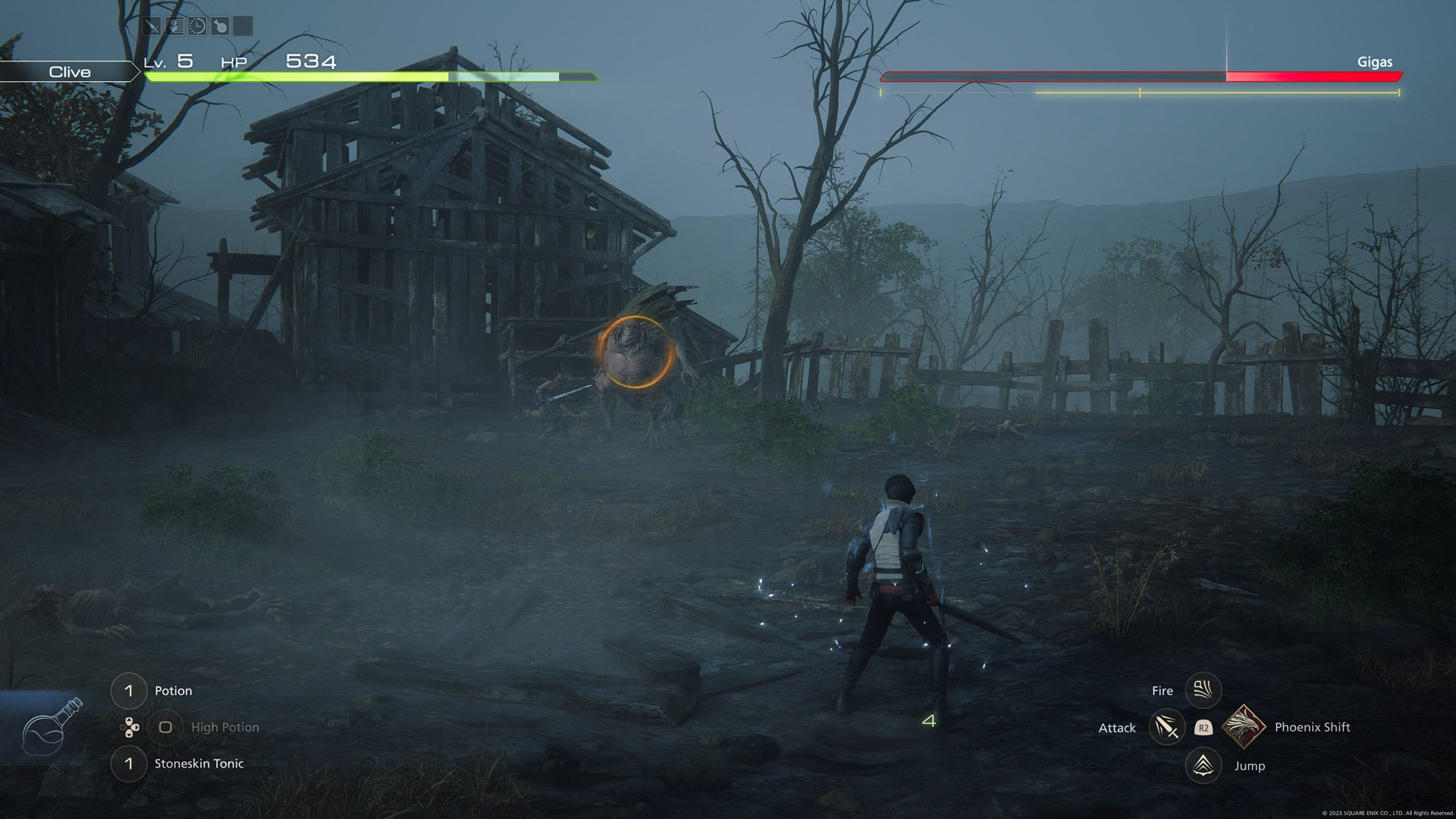Click the Jump ability icon
The width and height of the screenshot is (1456, 819).
pyautogui.click(x=1203, y=766)
